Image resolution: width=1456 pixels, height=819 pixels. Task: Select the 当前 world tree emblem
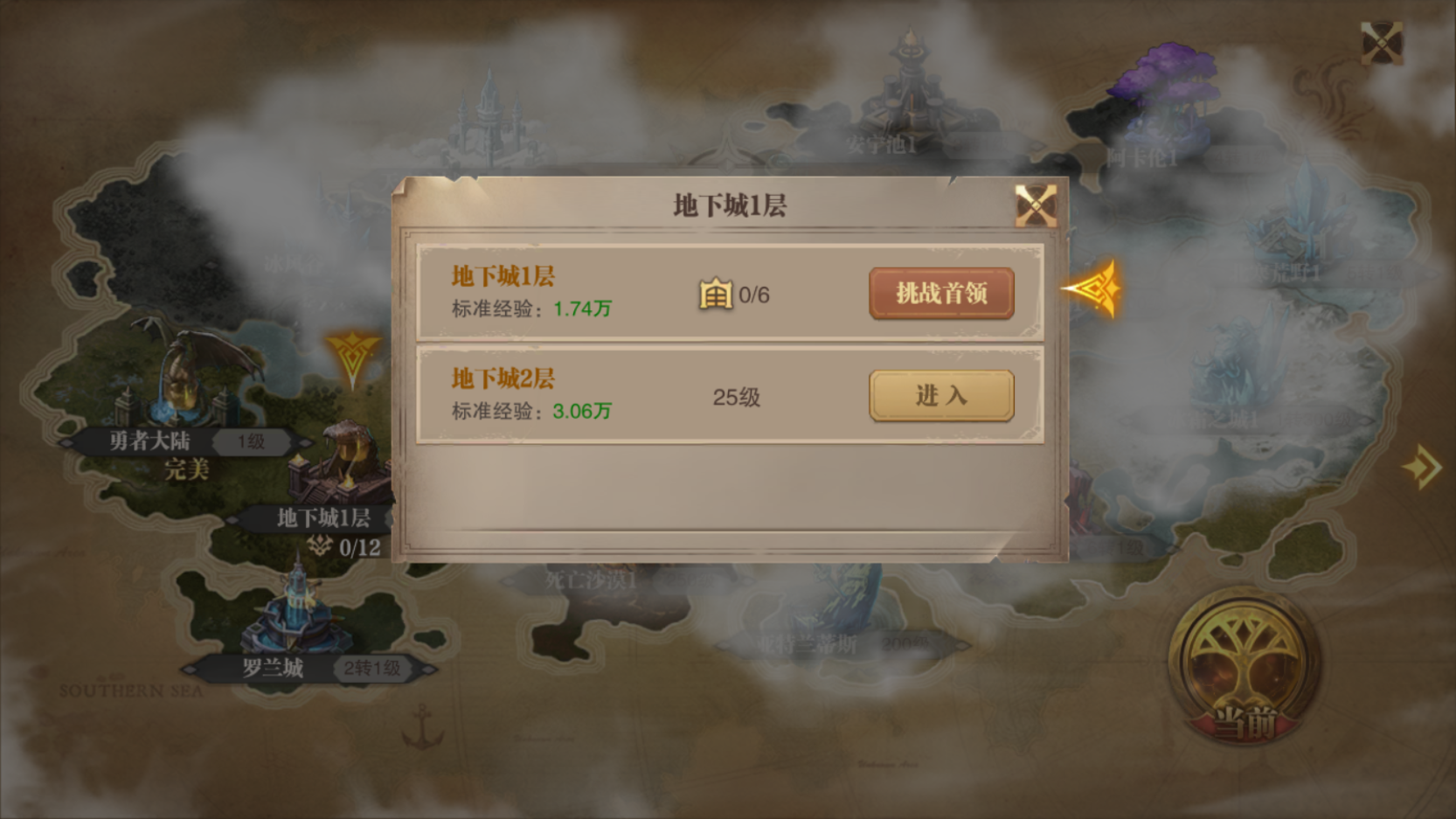1245,669
